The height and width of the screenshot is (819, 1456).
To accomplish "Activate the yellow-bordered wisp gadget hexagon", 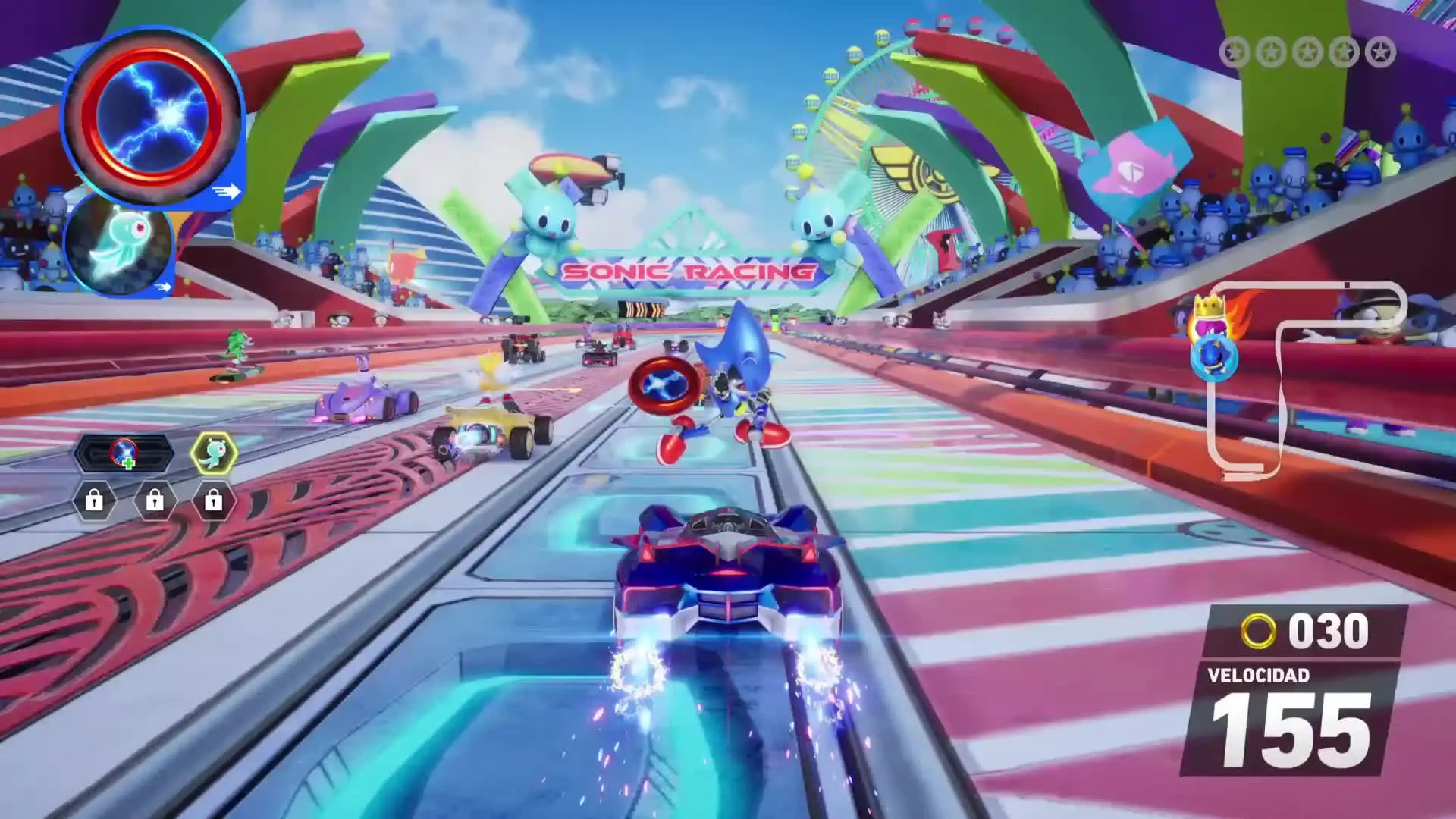I will (x=214, y=453).
